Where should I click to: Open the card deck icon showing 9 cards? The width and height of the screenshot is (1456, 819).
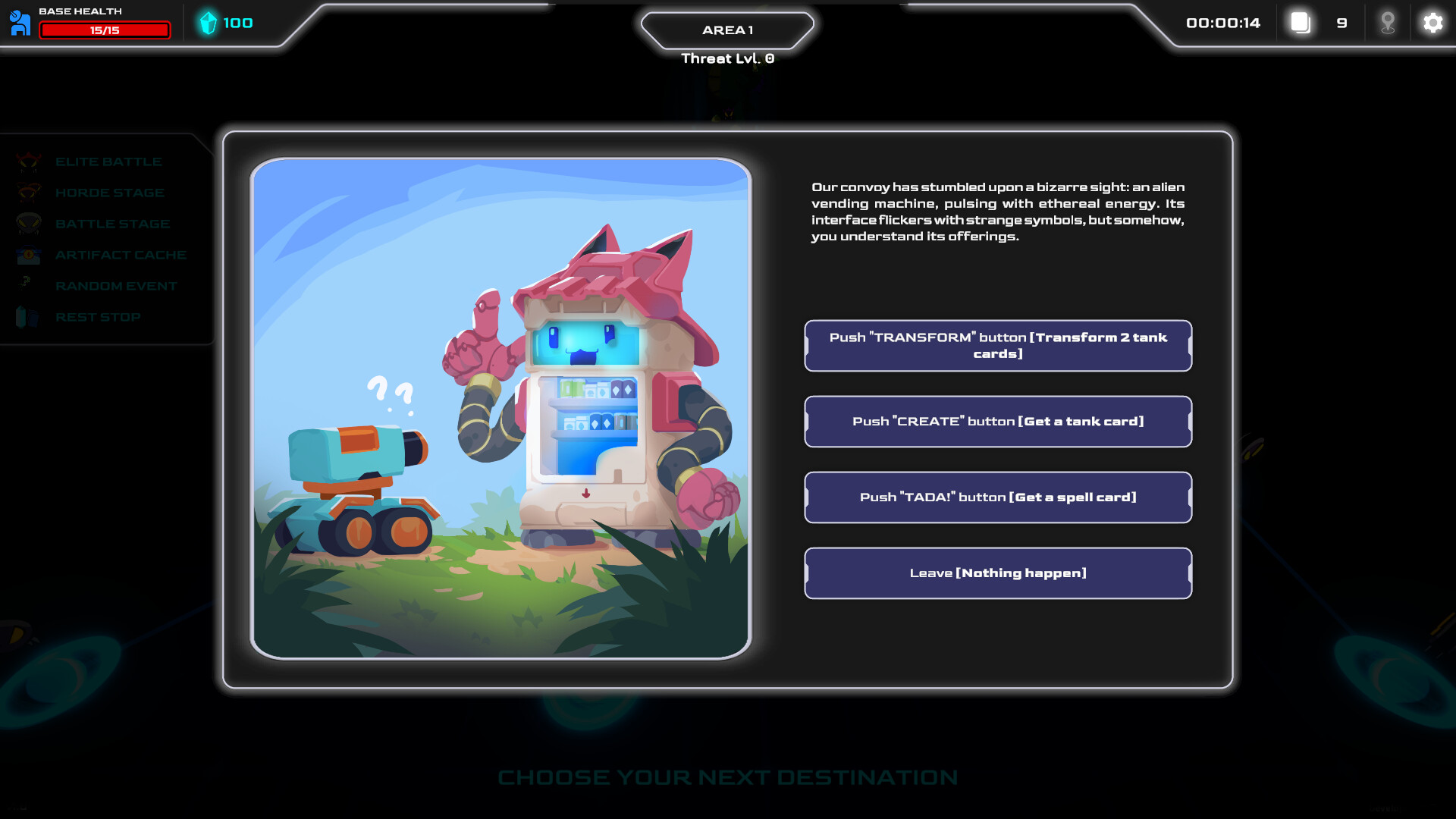point(1301,23)
